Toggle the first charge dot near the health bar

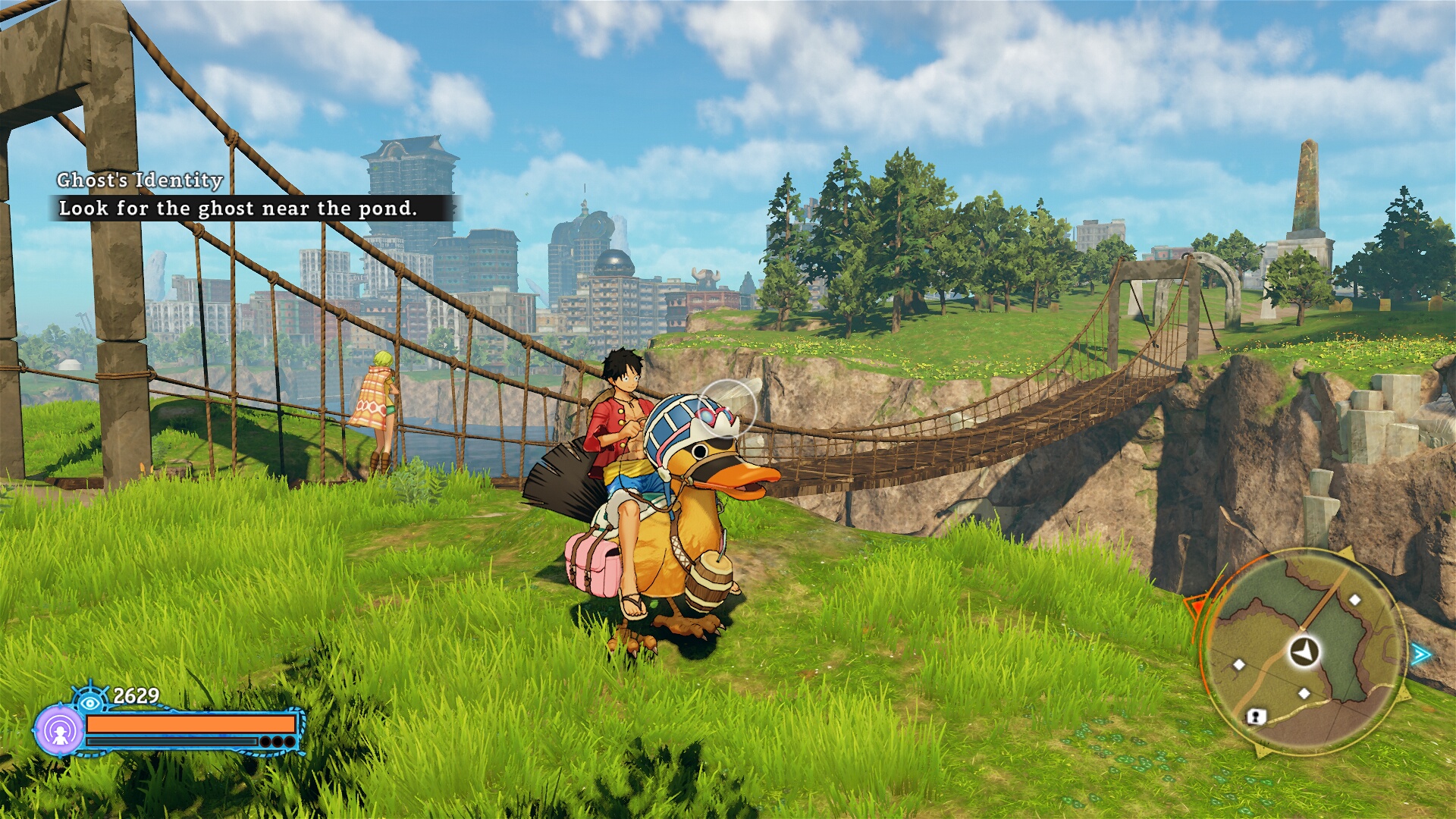point(265,742)
